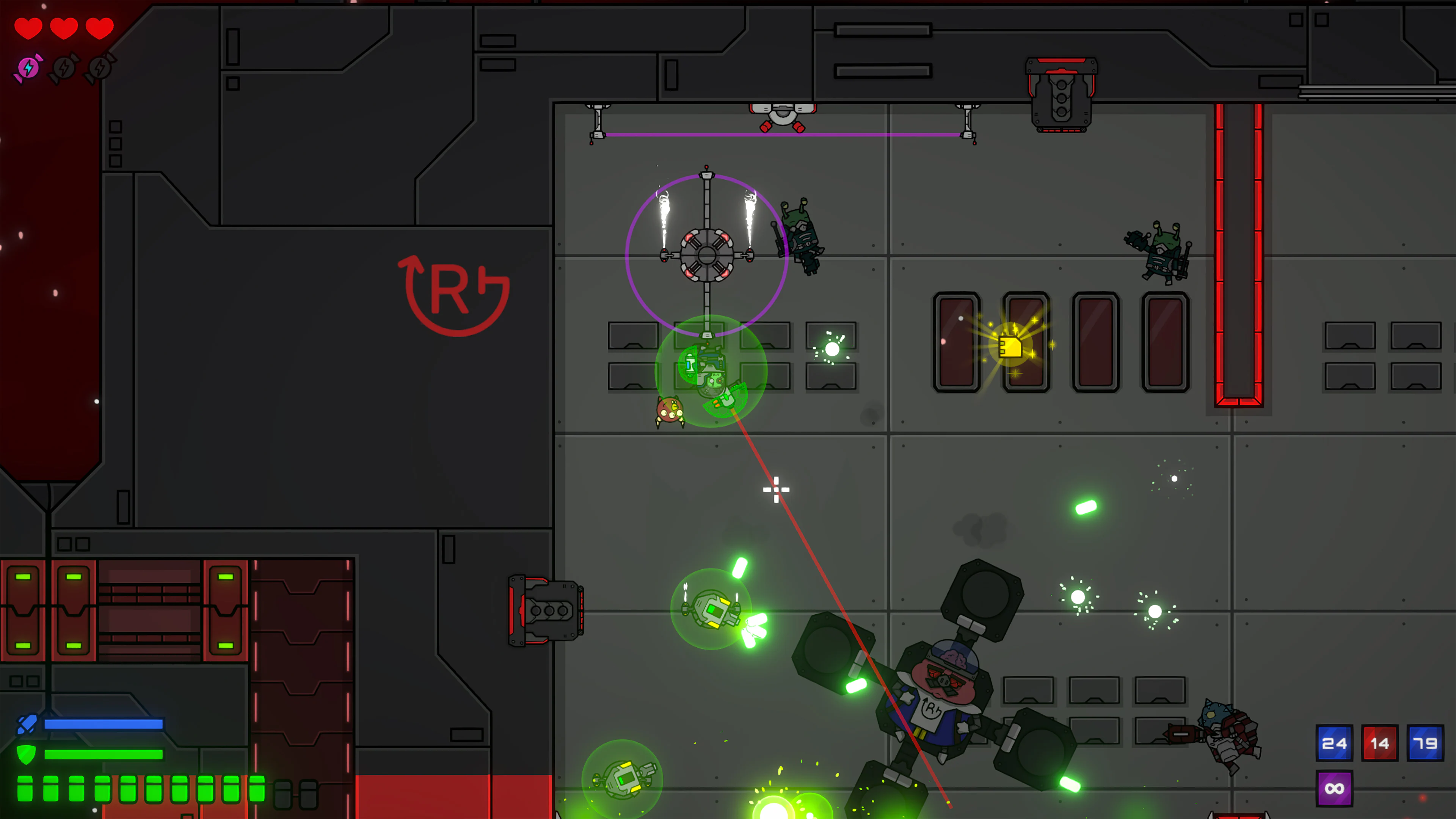
Task: Click the red counter showing 14
Action: coord(1381,743)
